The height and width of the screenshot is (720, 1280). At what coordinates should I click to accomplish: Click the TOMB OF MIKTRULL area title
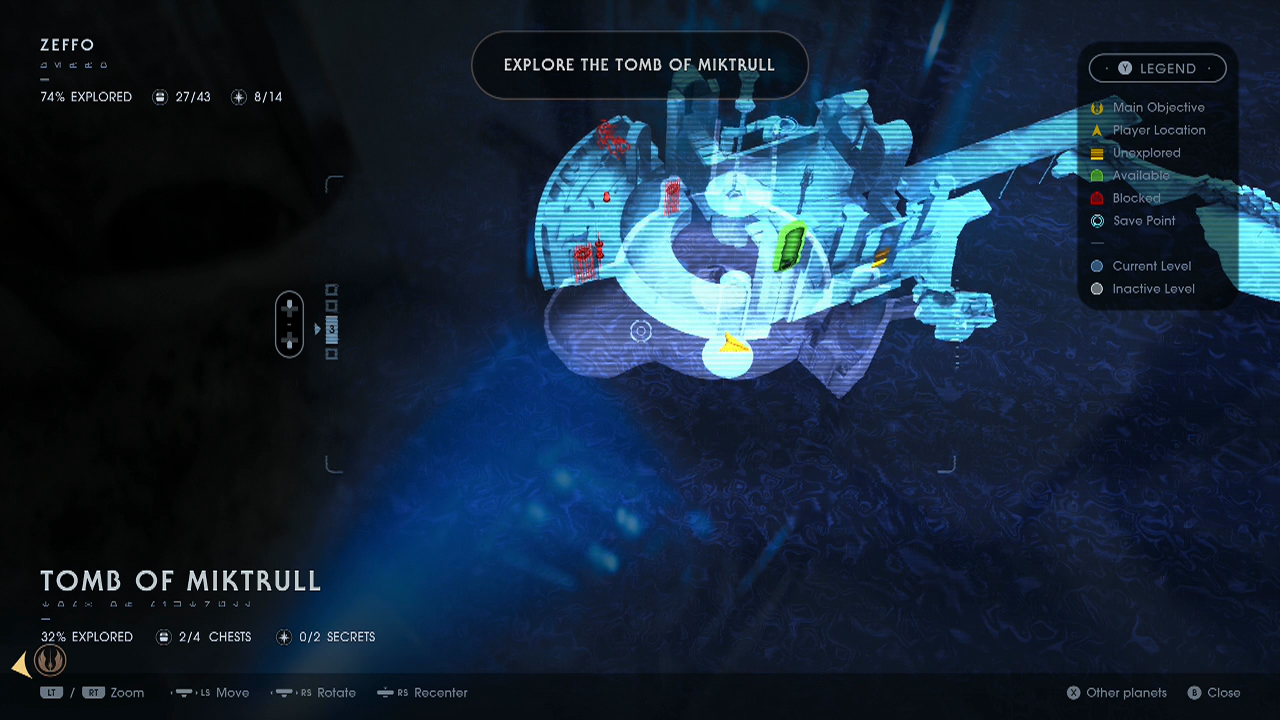180,581
